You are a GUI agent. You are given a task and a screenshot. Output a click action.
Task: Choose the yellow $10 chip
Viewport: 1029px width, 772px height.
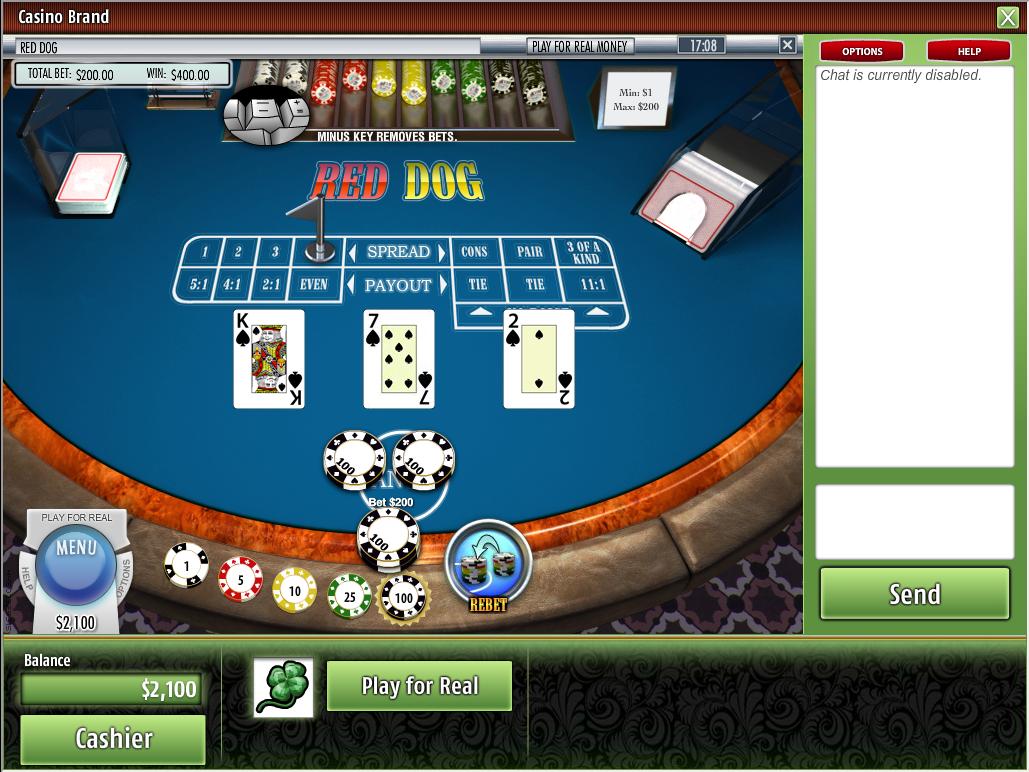[x=294, y=590]
